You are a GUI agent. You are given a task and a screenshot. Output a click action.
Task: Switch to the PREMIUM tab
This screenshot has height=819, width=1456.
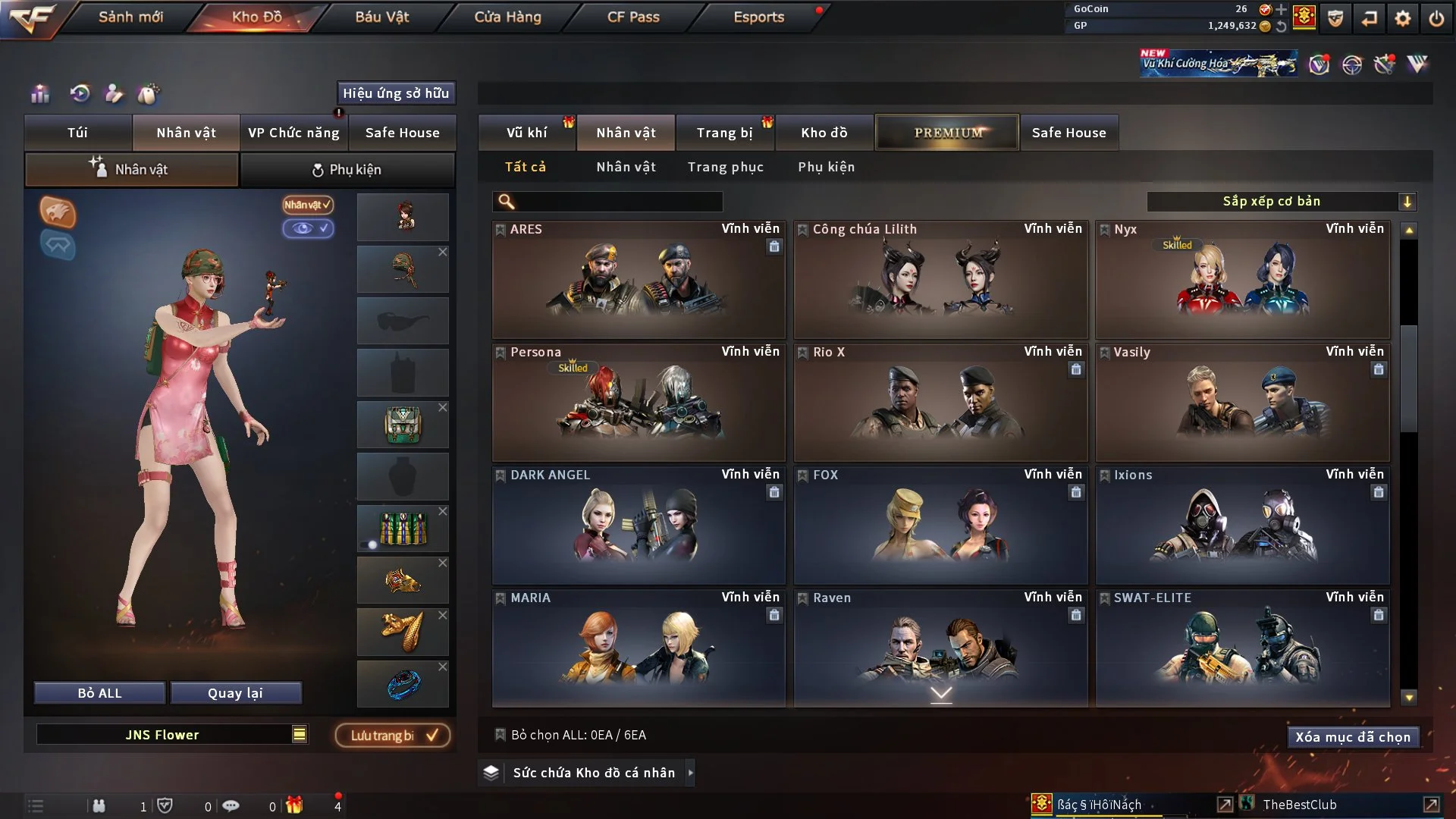[x=946, y=132]
